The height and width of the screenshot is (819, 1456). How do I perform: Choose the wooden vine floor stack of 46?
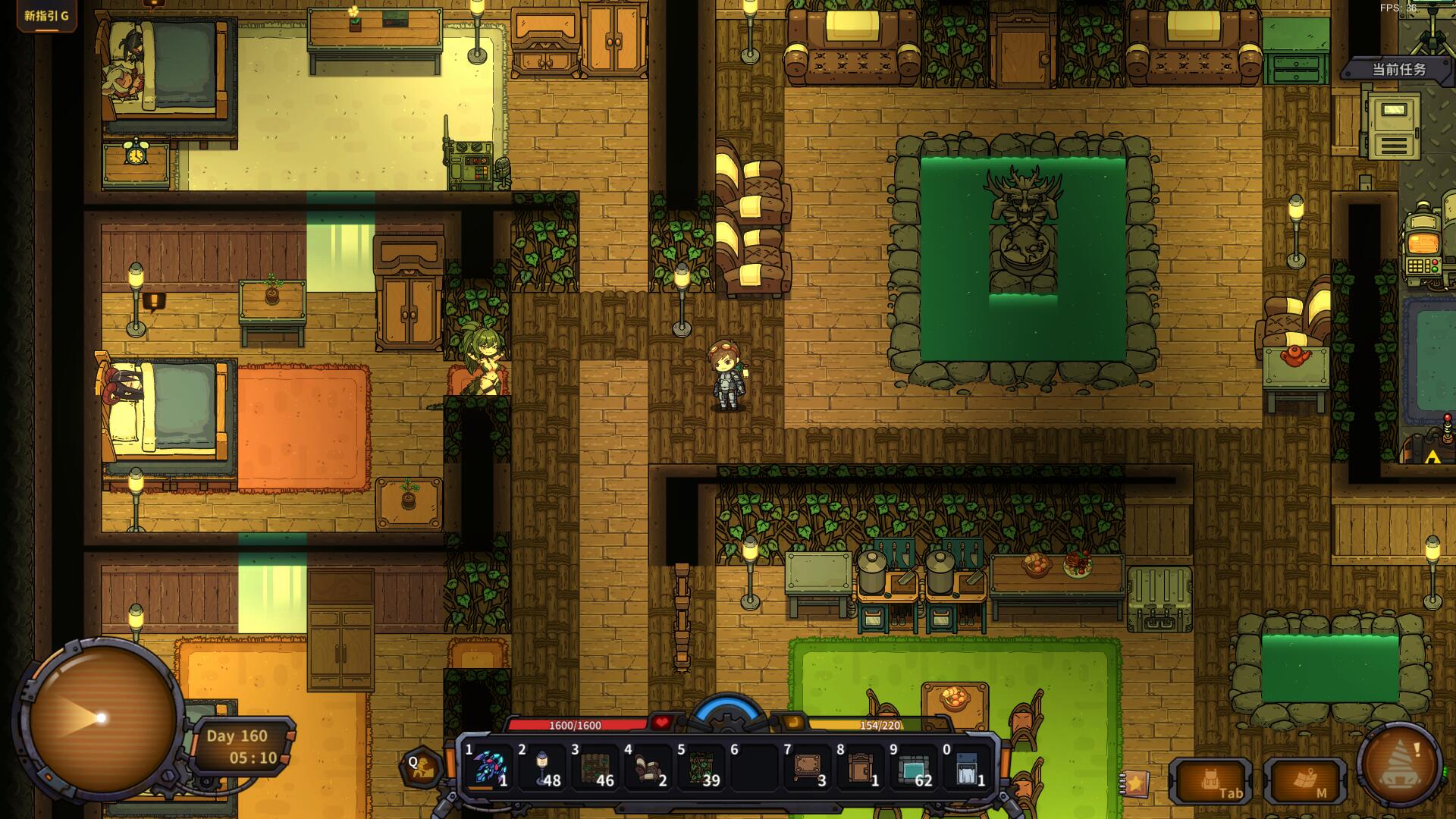[x=596, y=767]
